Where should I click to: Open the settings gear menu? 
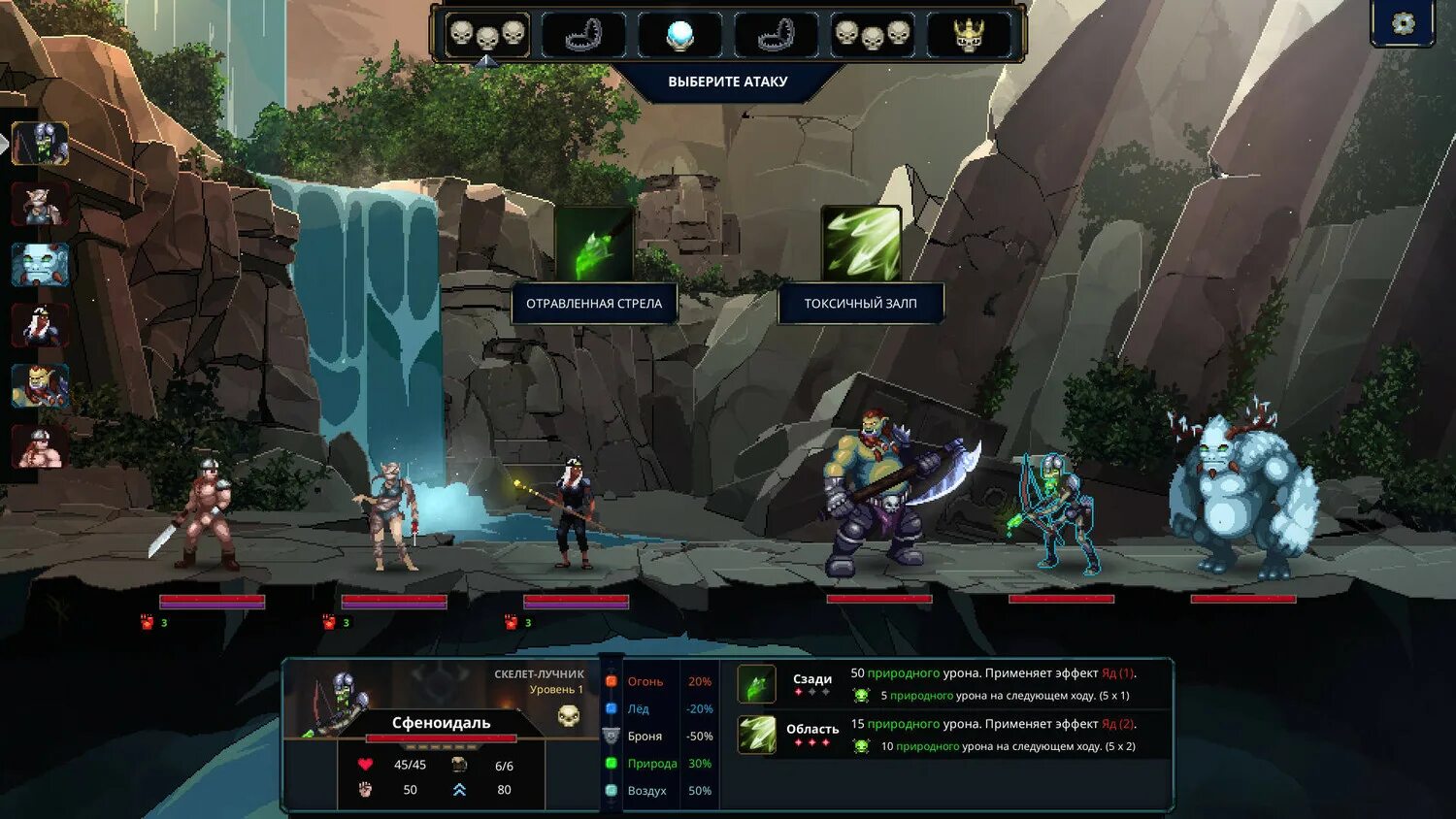click(x=1403, y=23)
